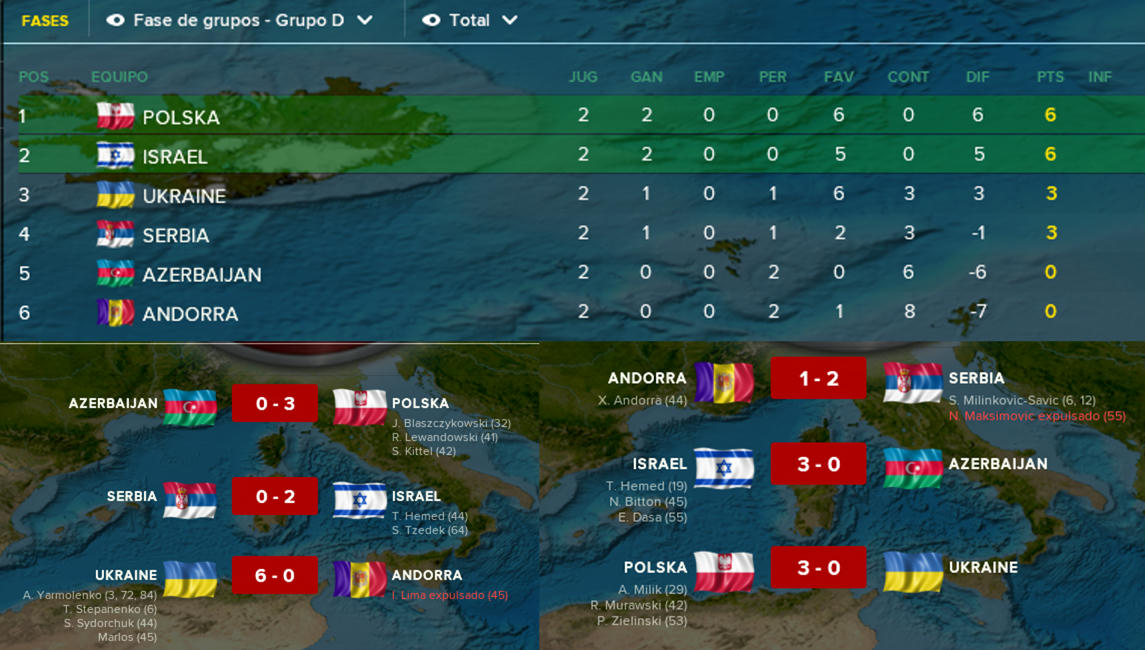Viewport: 1145px width, 650px height.
Task: Open the Andorra 1 - 2 Serbia result
Action: click(818, 379)
